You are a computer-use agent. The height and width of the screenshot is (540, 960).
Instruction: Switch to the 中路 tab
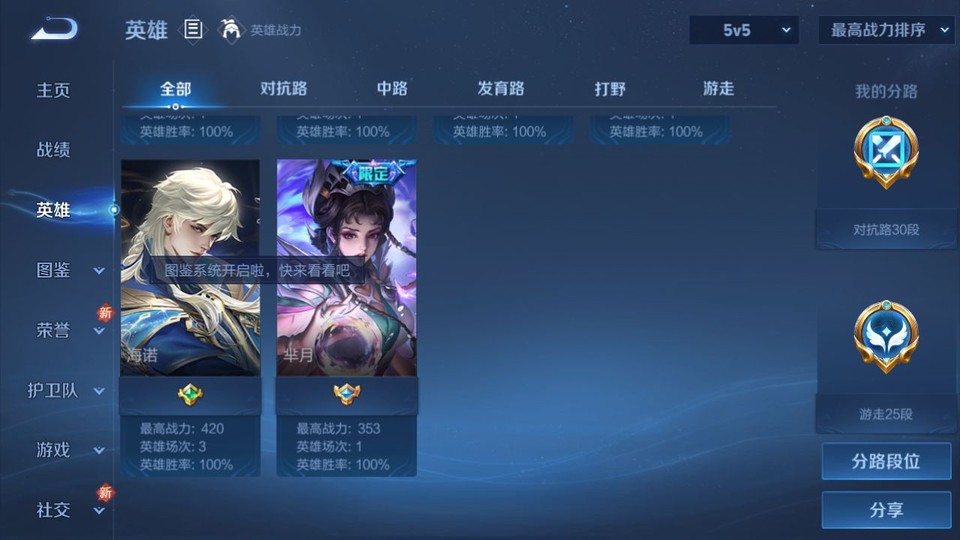click(392, 88)
